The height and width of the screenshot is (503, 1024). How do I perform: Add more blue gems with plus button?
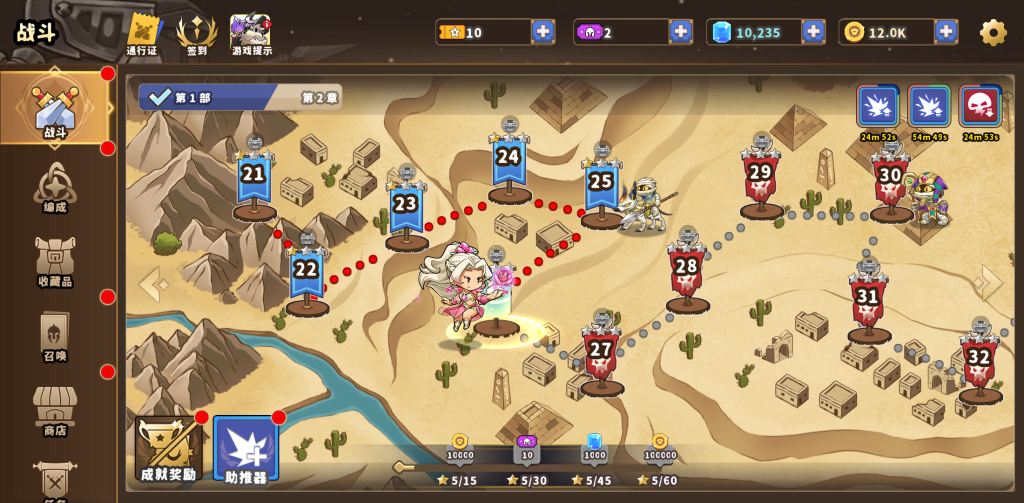(x=813, y=32)
